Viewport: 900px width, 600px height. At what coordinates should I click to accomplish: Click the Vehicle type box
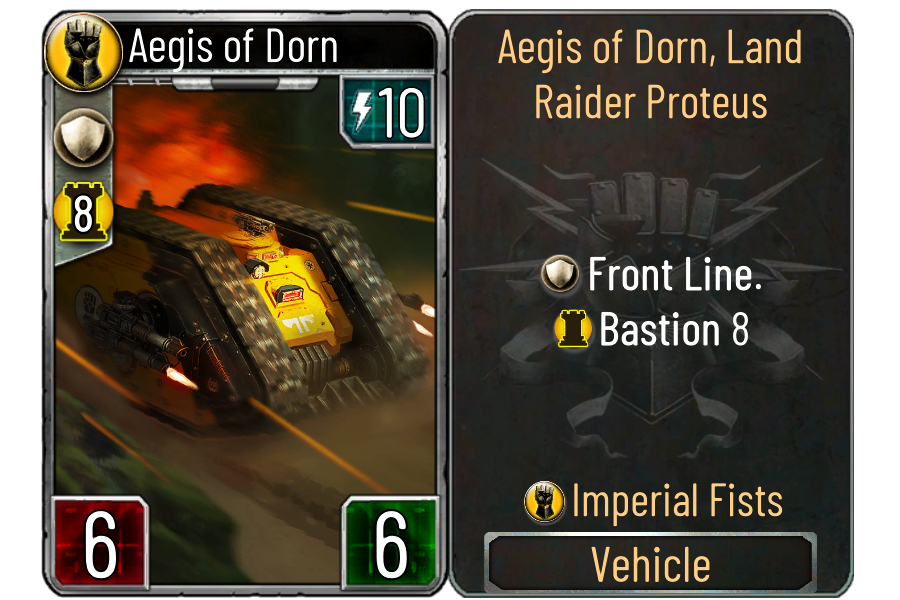tap(651, 563)
